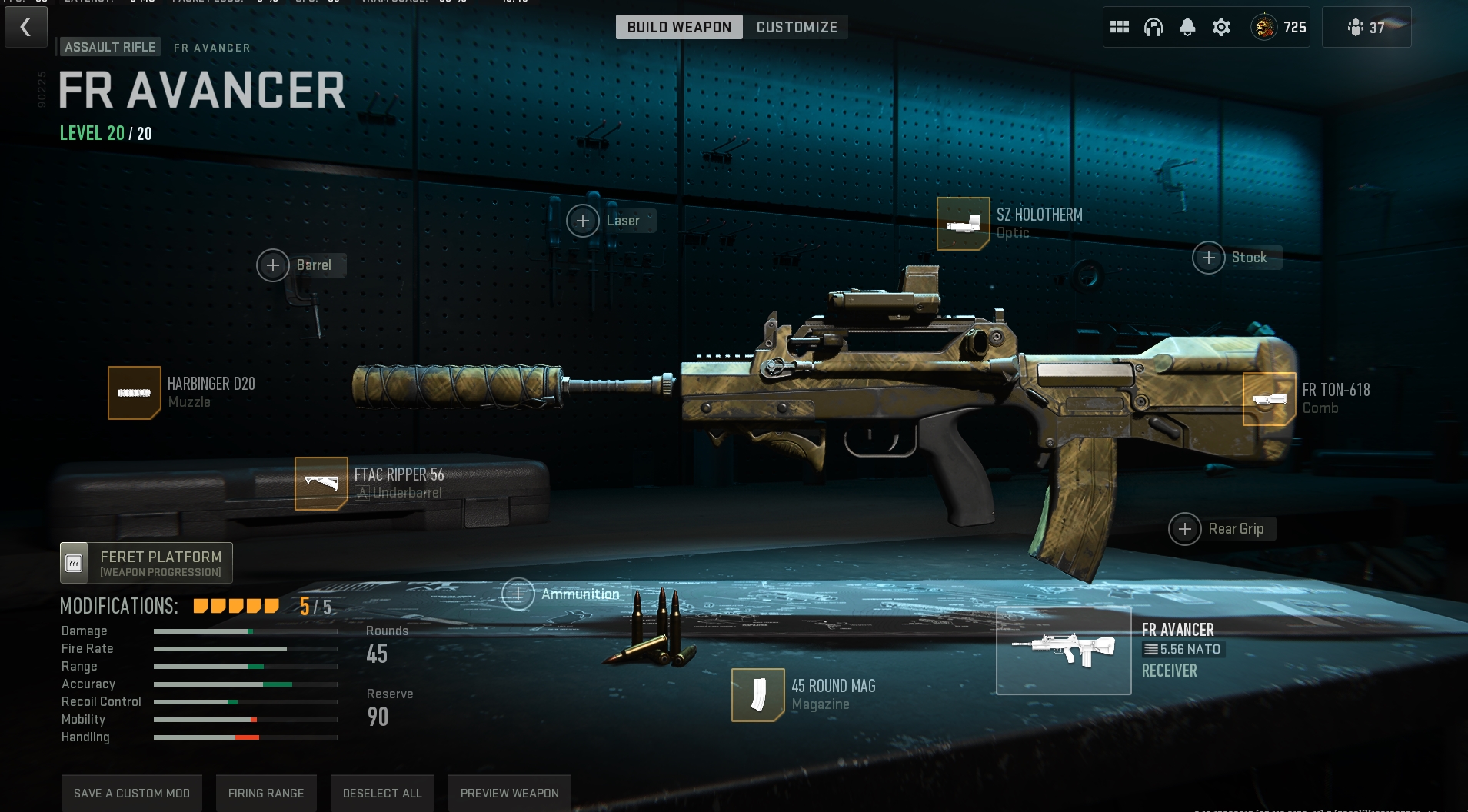Open the 45 Round Mag magazine slot
Image resolution: width=1468 pixels, height=812 pixels.
[758, 695]
